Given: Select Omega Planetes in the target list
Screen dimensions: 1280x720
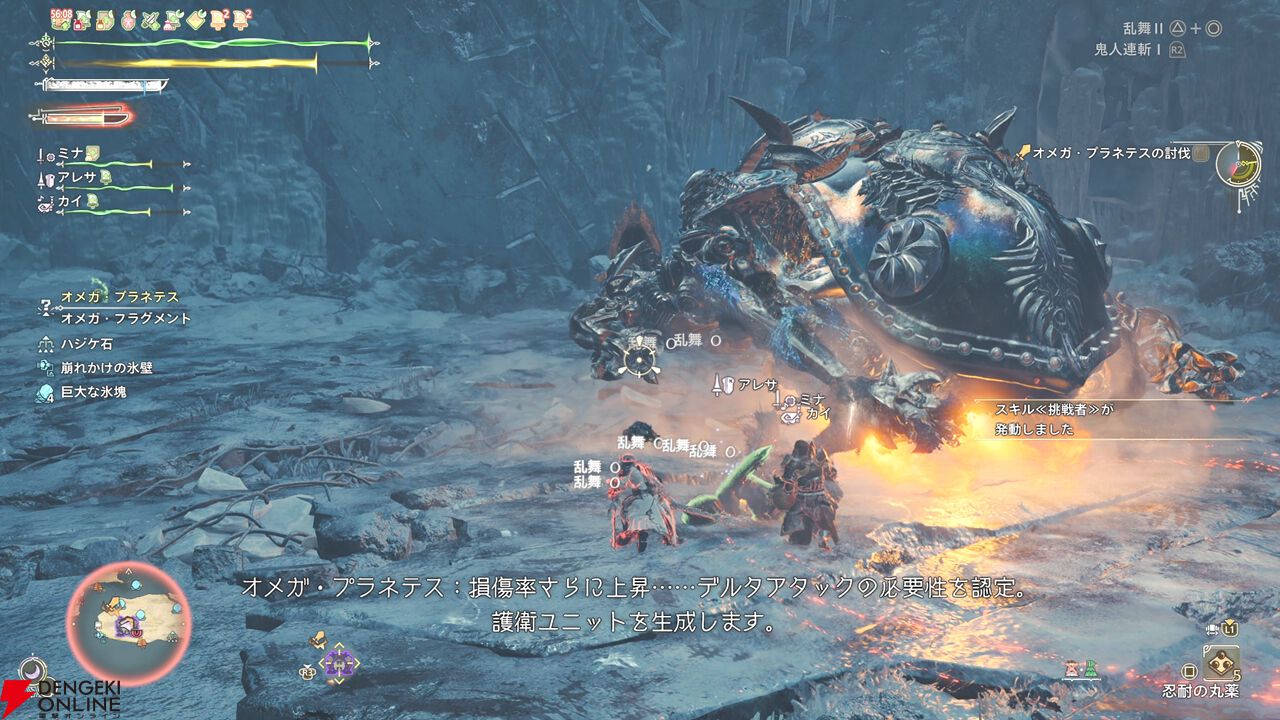Looking at the screenshot, I should pyautogui.click(x=120, y=297).
